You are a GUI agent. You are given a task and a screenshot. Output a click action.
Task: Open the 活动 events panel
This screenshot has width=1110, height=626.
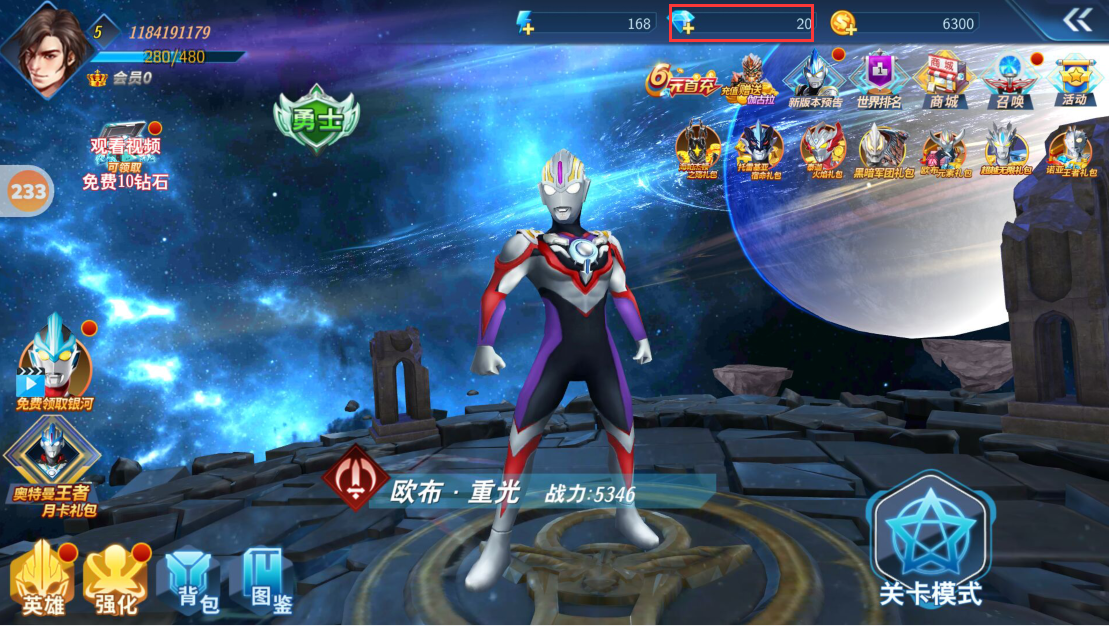tap(1075, 79)
